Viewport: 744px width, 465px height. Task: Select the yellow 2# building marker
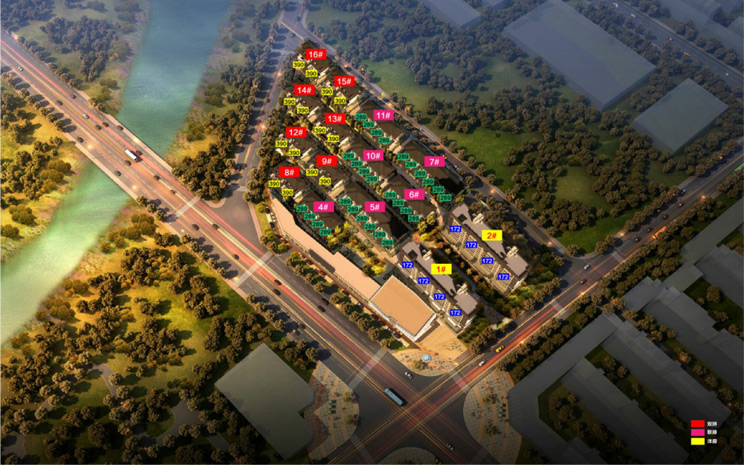(x=491, y=236)
